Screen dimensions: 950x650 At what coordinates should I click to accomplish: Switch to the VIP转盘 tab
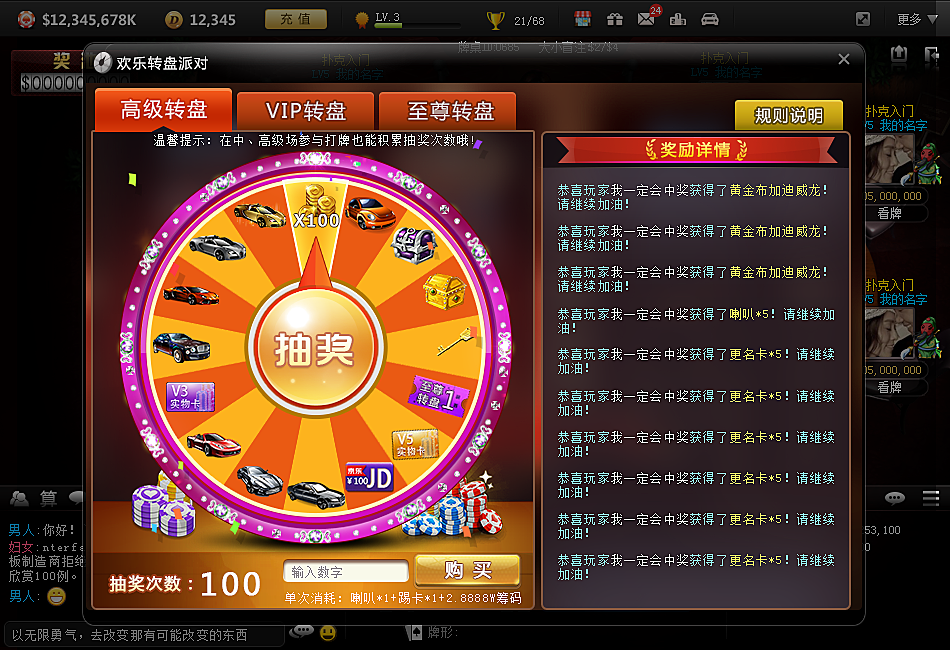306,111
